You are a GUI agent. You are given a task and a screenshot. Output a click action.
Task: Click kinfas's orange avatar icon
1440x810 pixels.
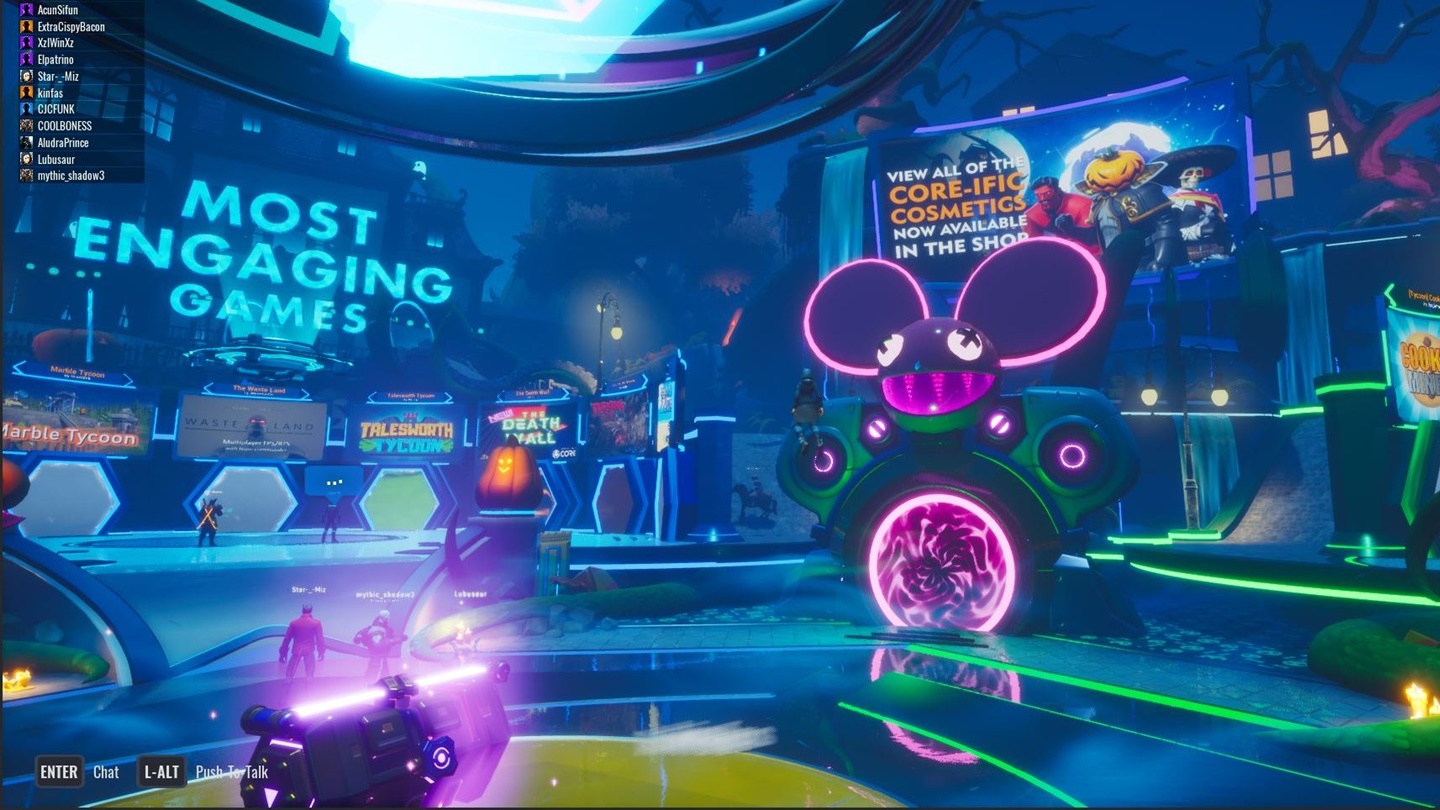click(25, 92)
